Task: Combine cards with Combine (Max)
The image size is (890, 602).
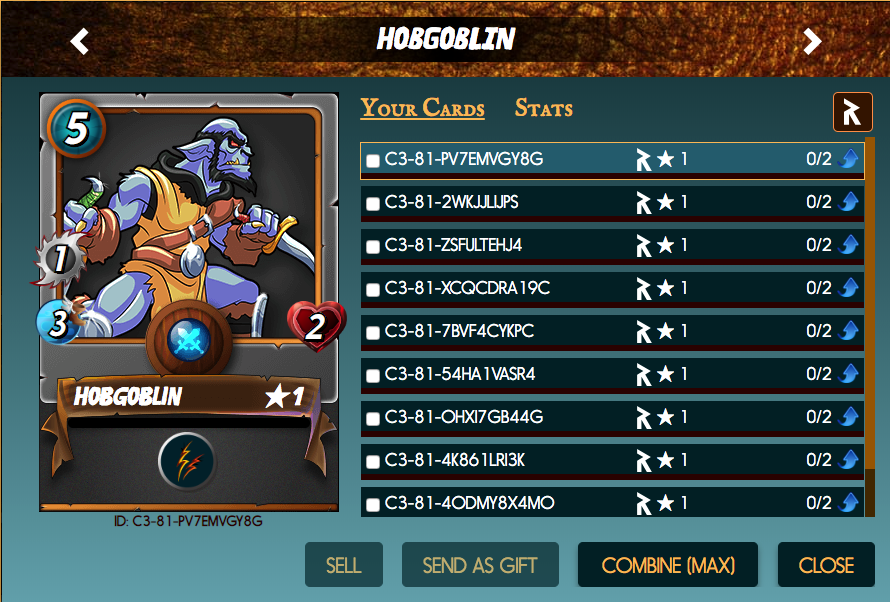Action: pyautogui.click(x=668, y=565)
